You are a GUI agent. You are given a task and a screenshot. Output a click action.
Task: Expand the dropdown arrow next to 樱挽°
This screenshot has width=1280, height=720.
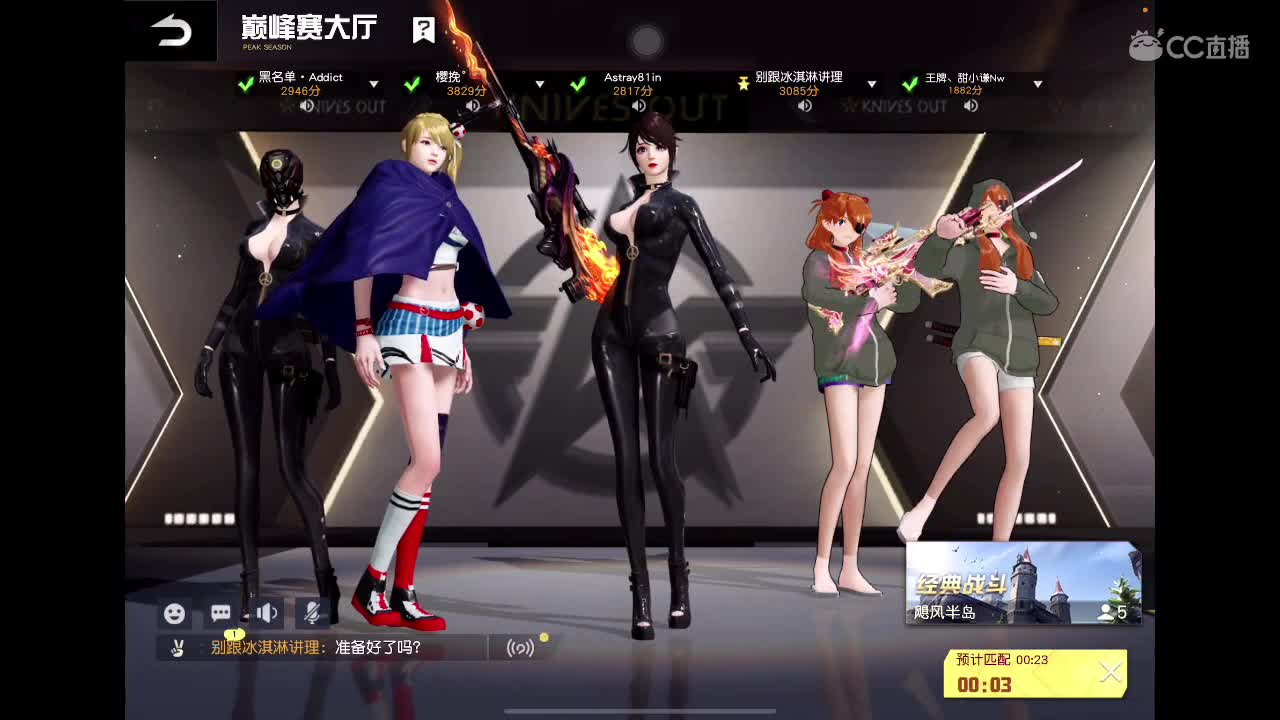[539, 84]
